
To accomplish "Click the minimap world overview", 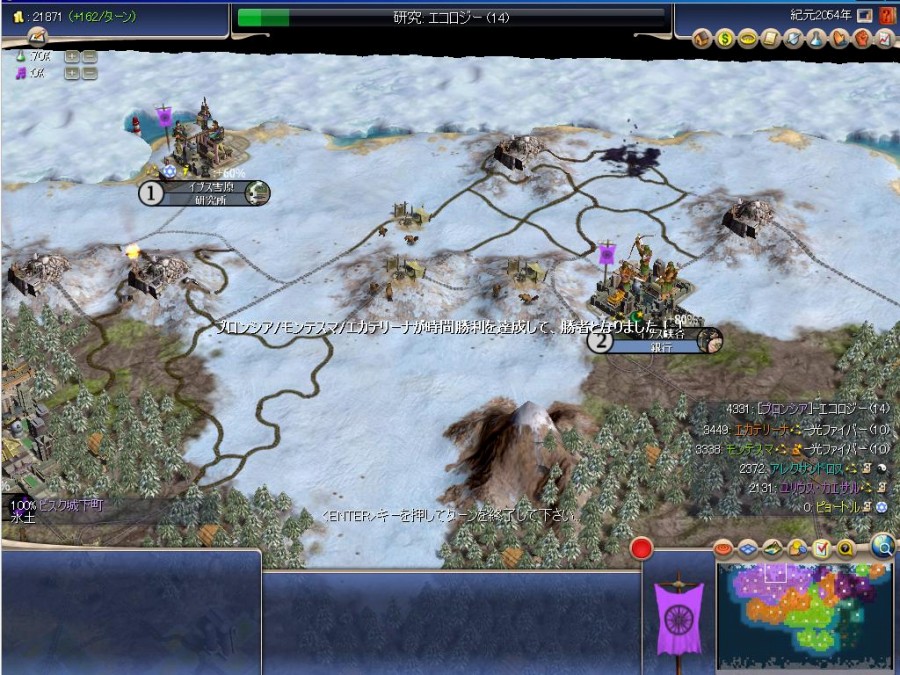I will tap(804, 614).
